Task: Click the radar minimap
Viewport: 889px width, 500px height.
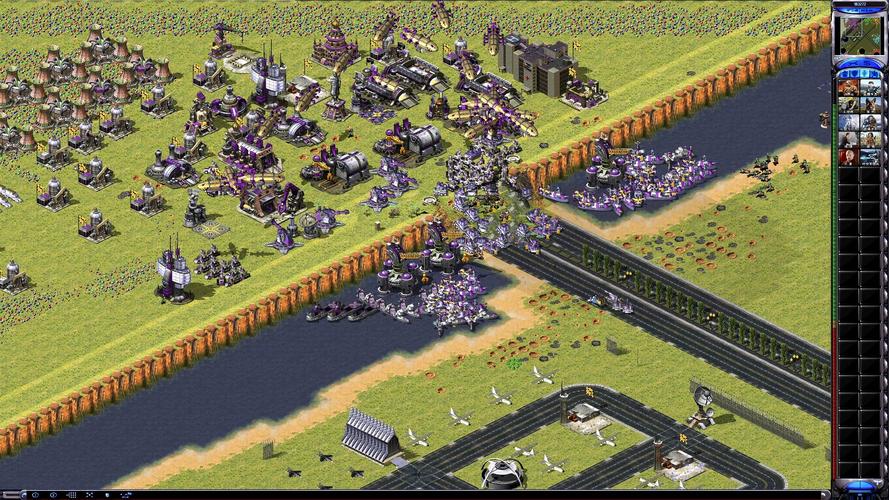Action: coord(859,34)
